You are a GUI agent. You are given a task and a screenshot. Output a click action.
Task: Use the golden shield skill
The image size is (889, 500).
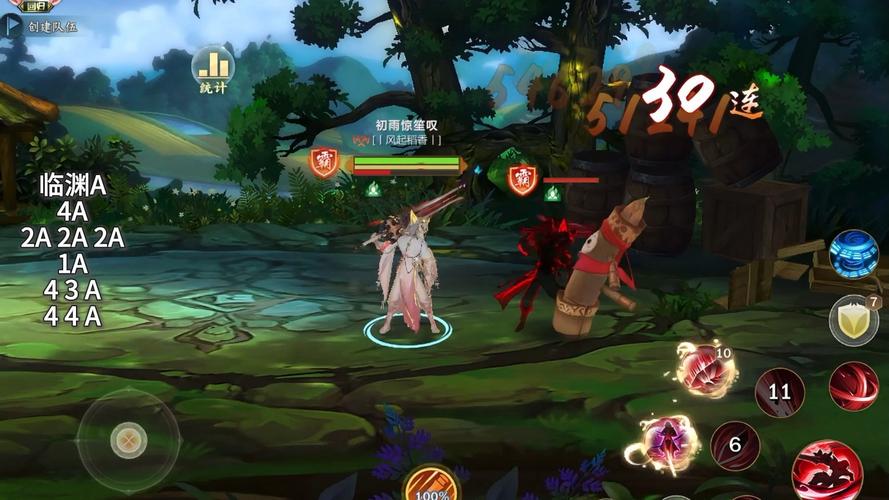853,320
